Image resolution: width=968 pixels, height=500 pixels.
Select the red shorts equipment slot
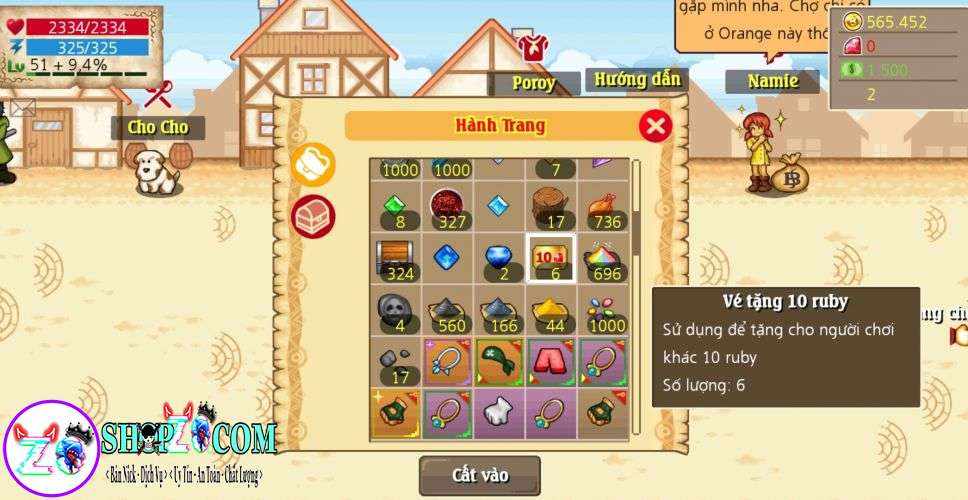point(551,361)
